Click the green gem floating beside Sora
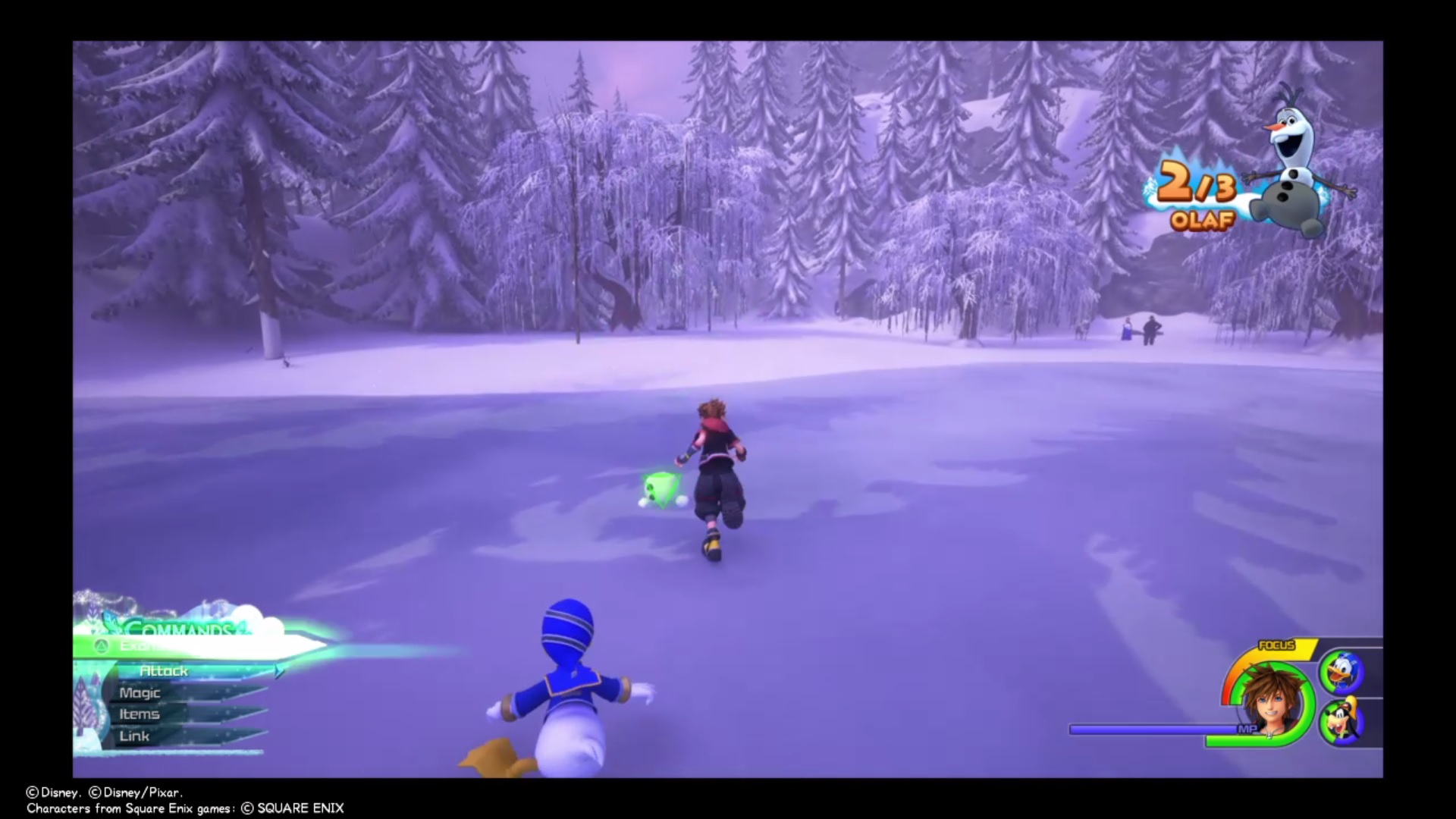1456x819 pixels. 657,489
